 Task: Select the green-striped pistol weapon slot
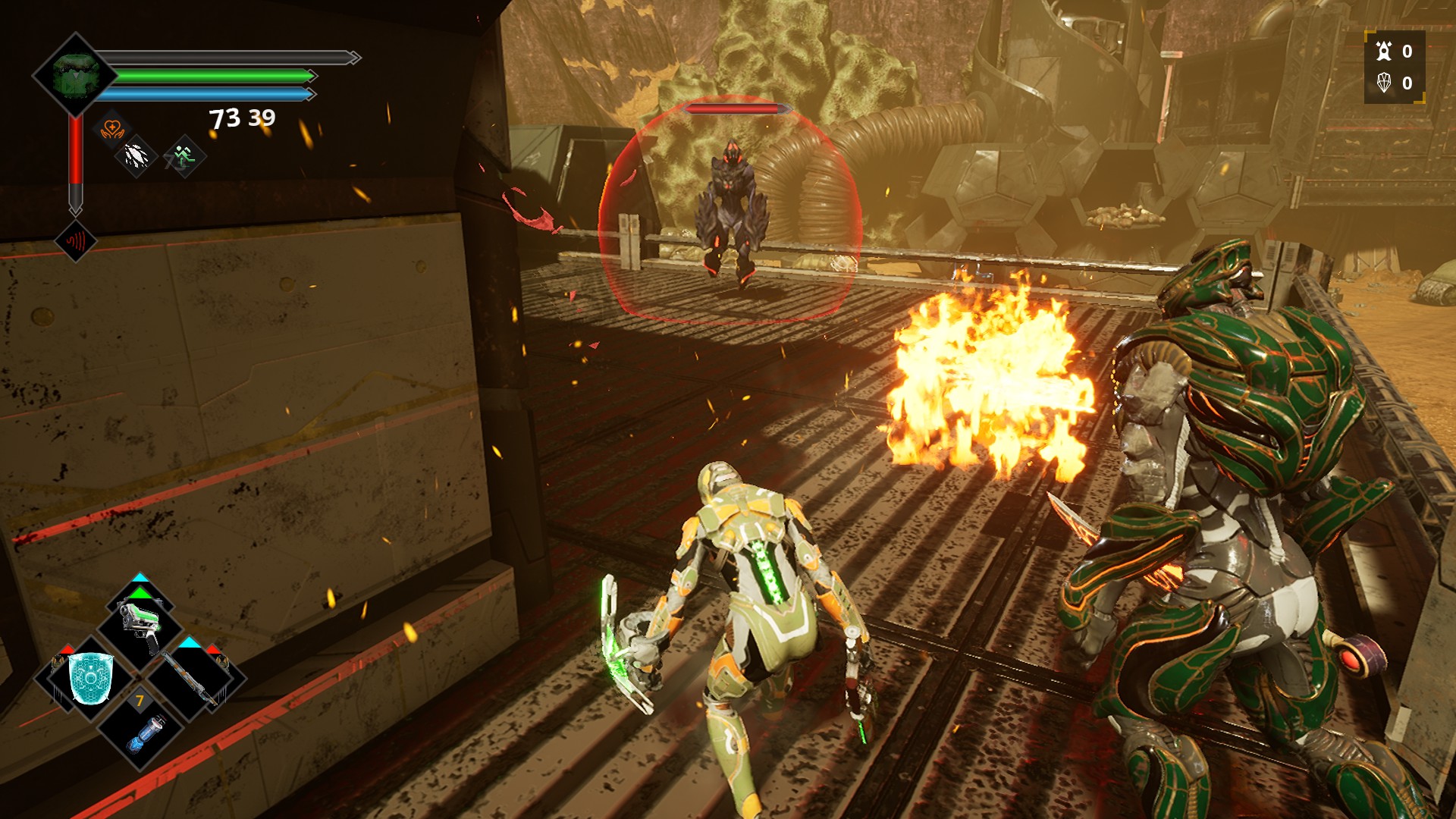(141, 622)
